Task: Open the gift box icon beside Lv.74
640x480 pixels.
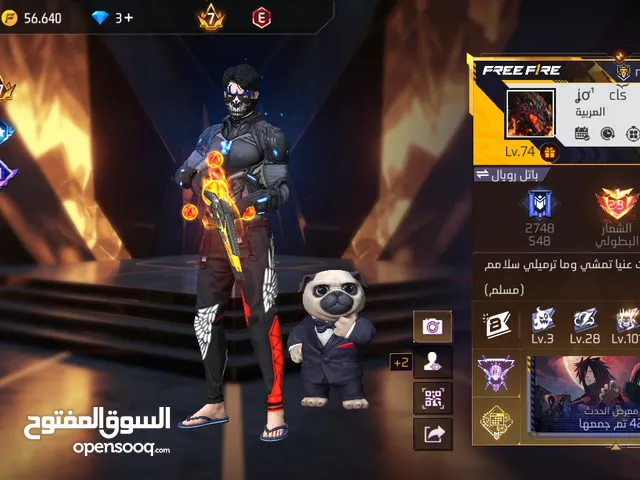Action: pos(549,152)
